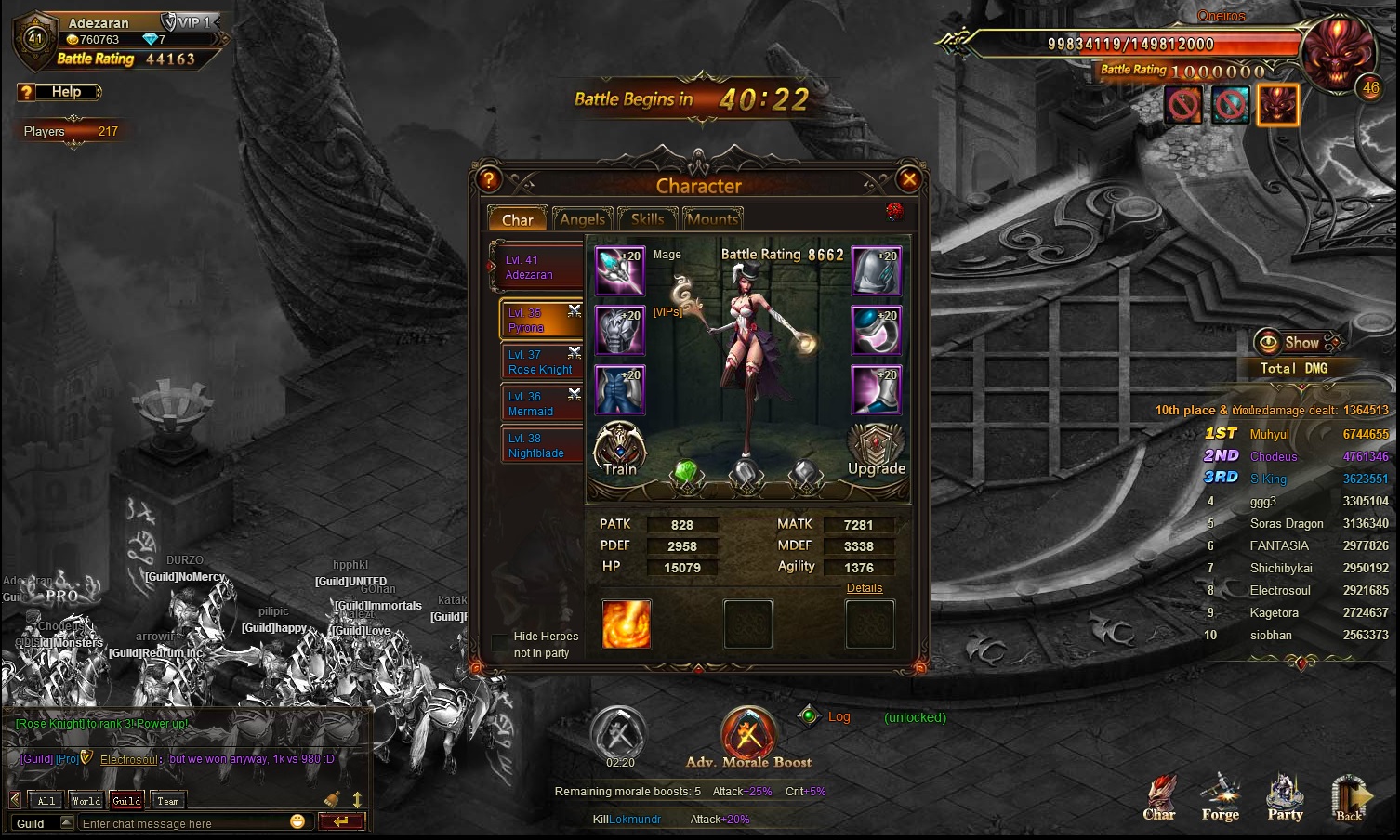Image resolution: width=1400 pixels, height=840 pixels.
Task: Open the Forge menu
Action: (1221, 797)
